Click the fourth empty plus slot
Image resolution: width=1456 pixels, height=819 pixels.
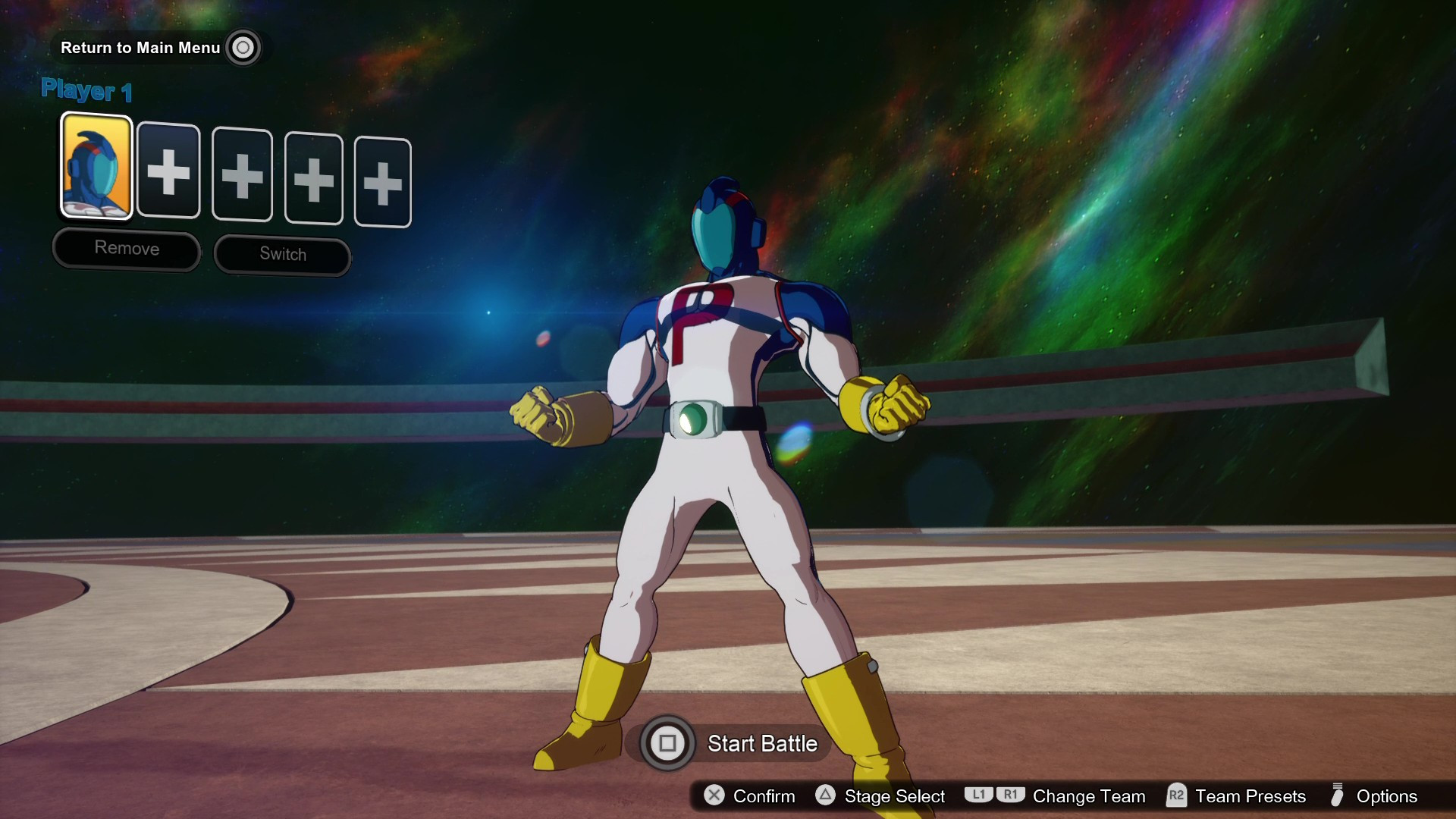383,182
